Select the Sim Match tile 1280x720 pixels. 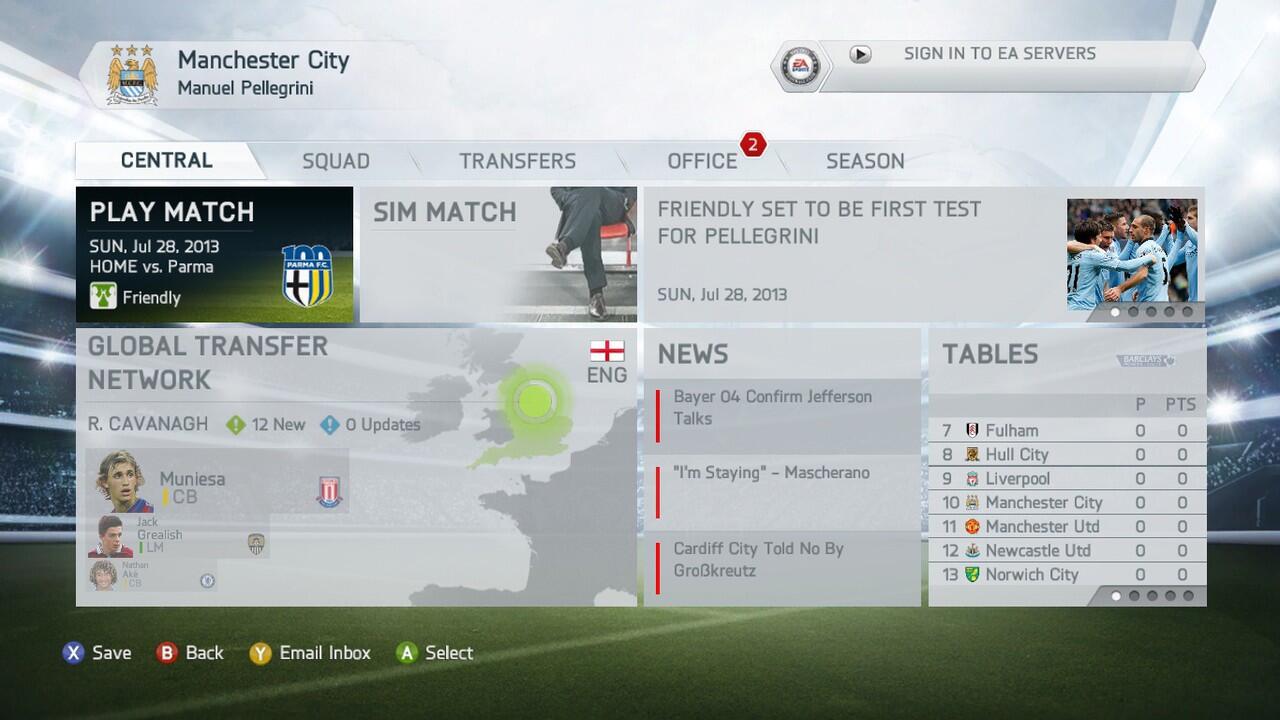(497, 254)
